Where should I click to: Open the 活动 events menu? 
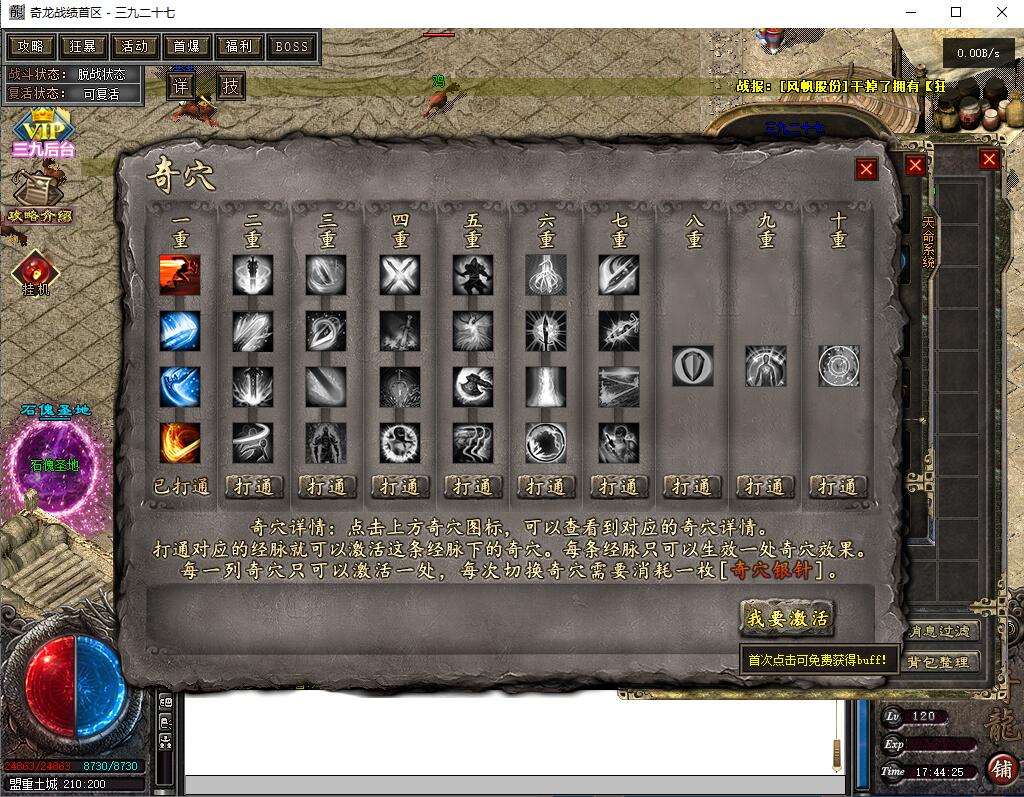[135, 46]
